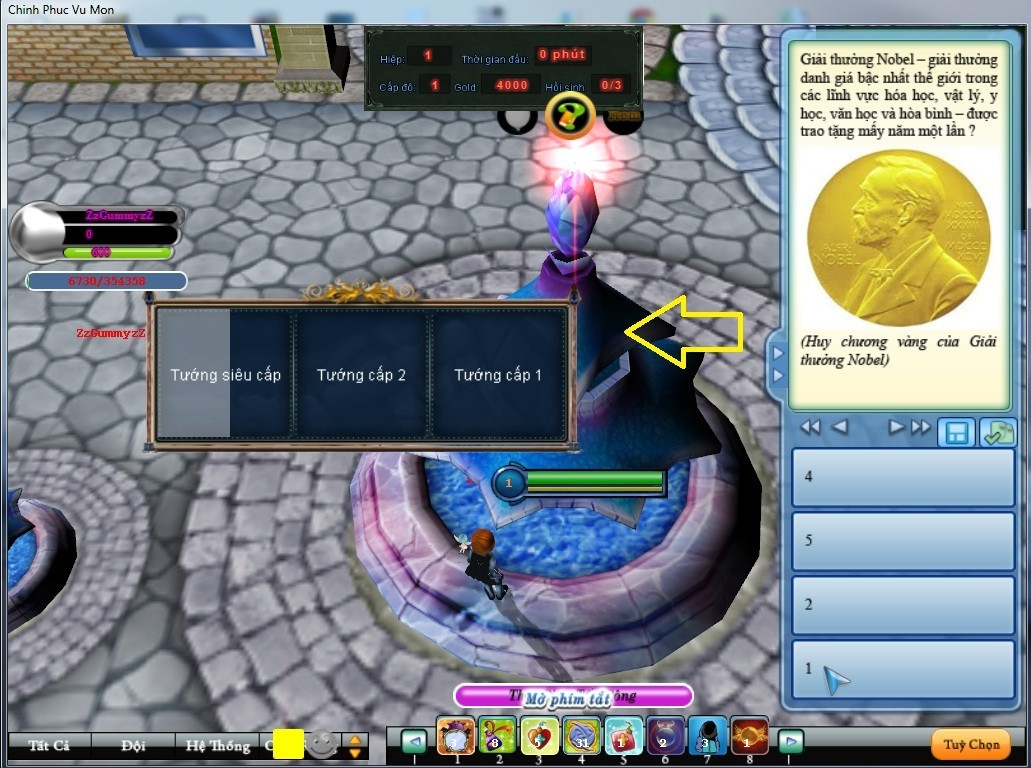Choose Tướng cấp 1
The width and height of the screenshot is (1031, 768).
click(498, 375)
